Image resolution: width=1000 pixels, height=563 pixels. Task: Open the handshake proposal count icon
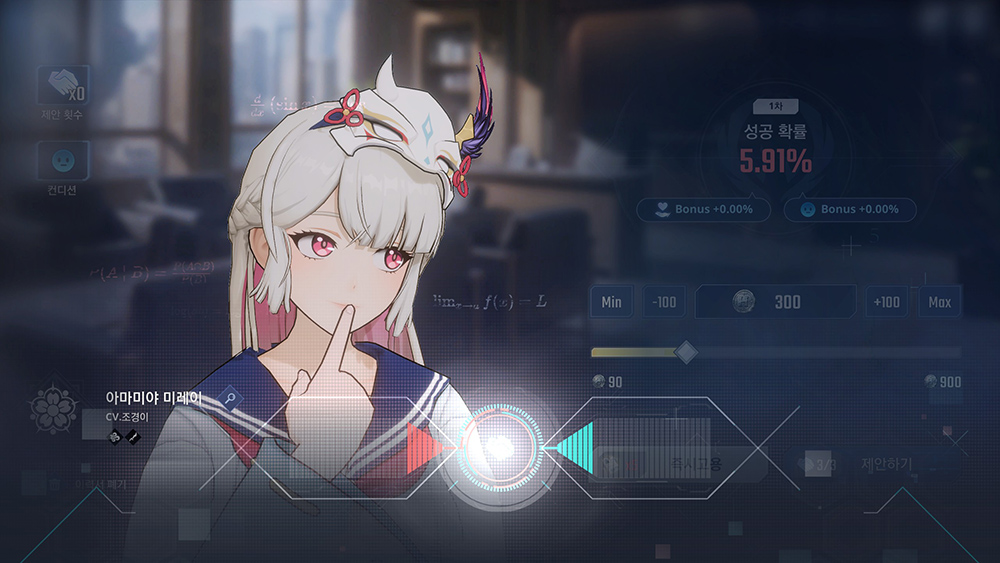click(x=63, y=86)
